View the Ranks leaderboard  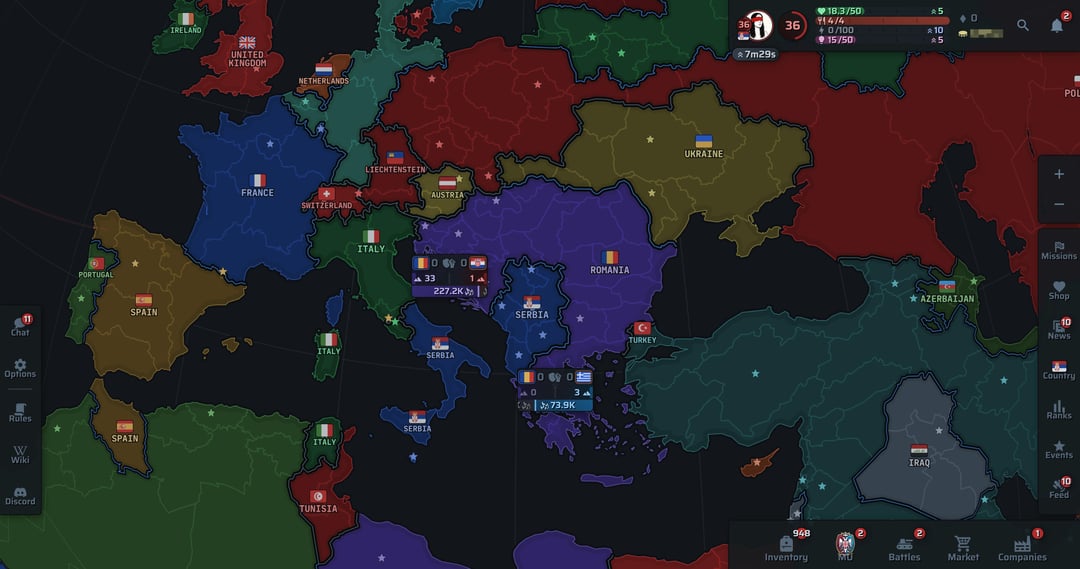coord(1059,409)
